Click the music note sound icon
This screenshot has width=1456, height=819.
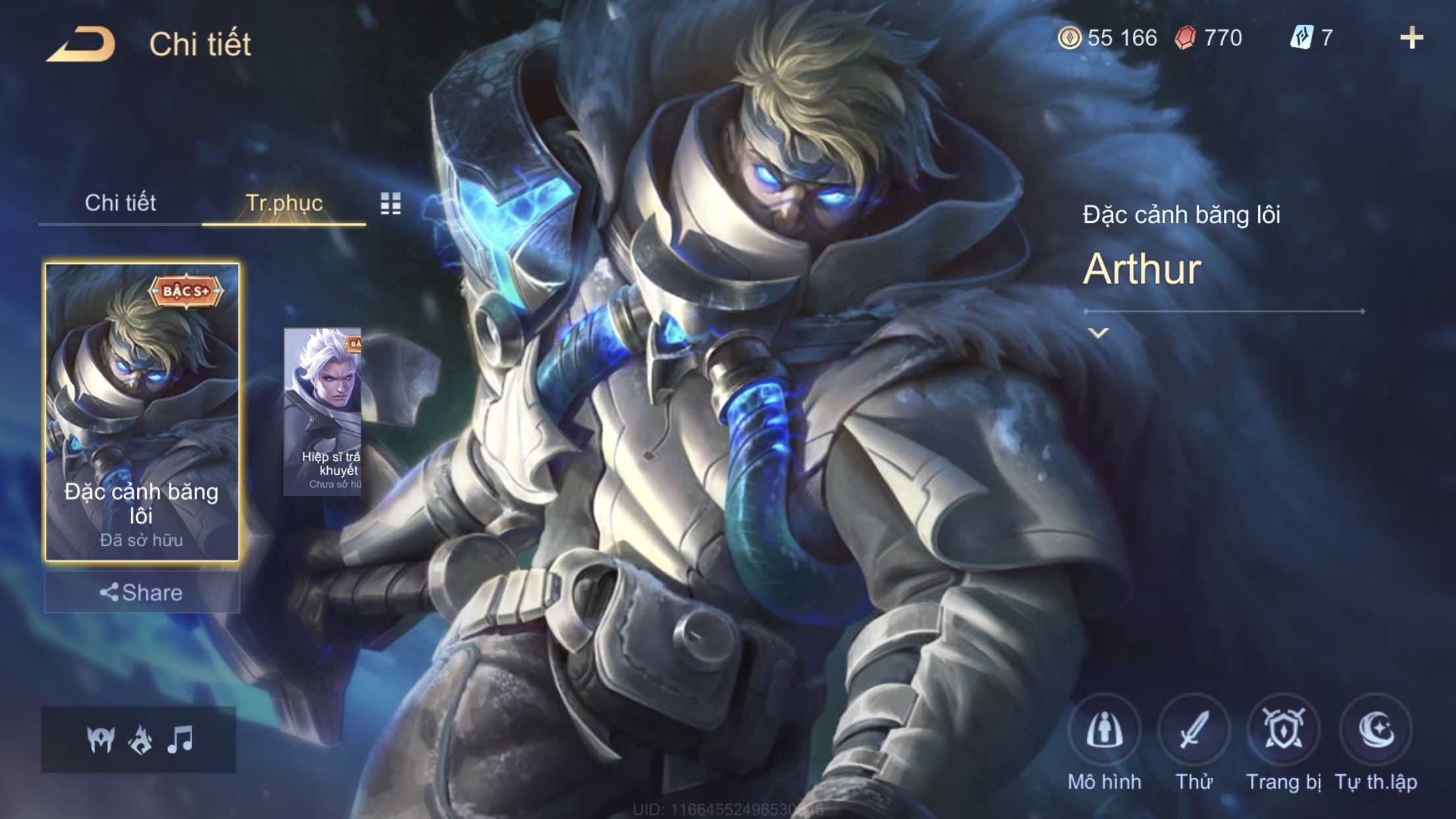(180, 739)
